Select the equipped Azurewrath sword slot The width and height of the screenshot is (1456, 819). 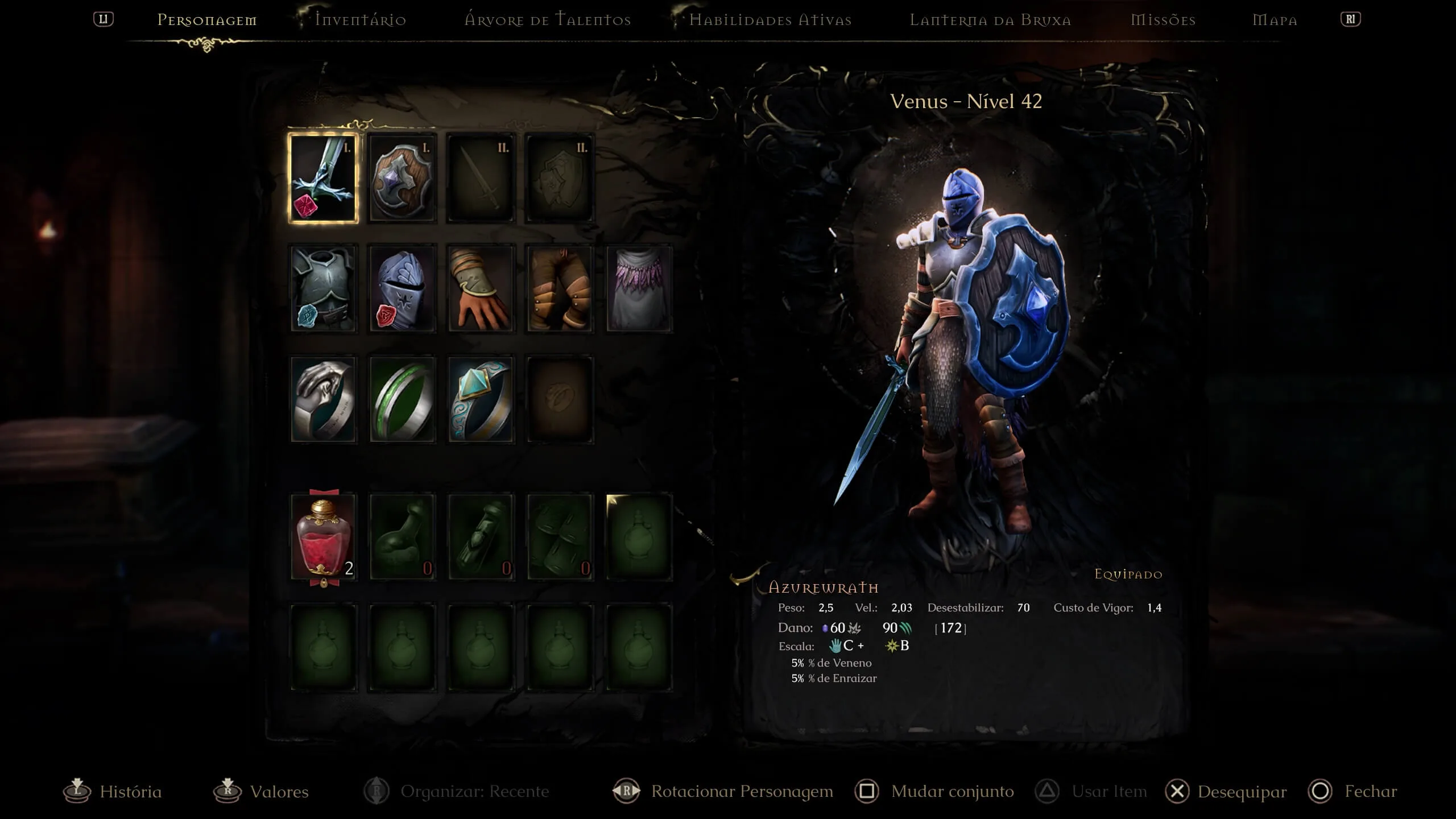[323, 178]
